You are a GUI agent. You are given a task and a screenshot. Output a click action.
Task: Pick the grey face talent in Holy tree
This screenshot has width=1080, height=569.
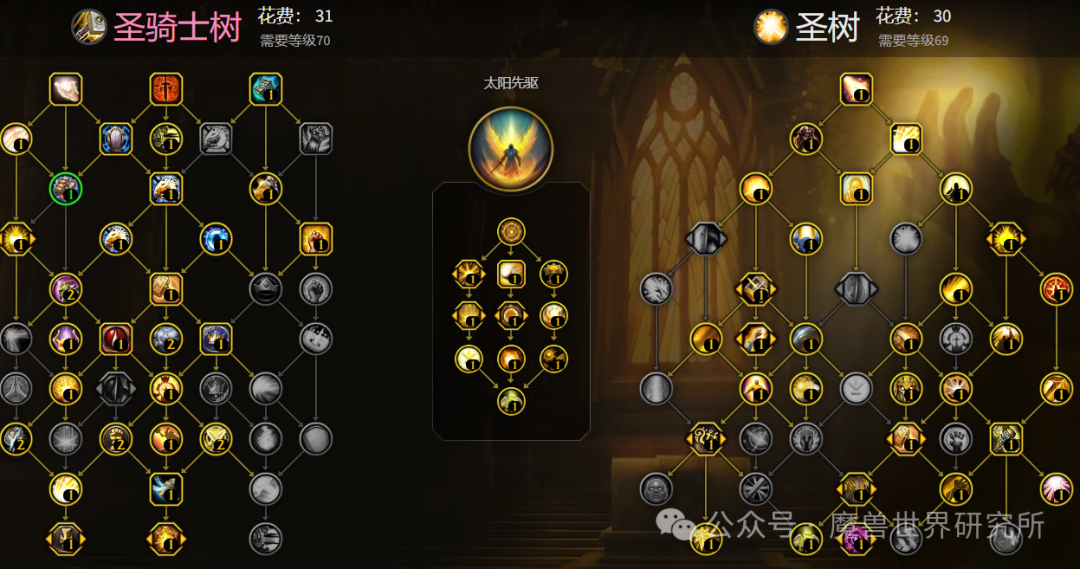click(656, 488)
